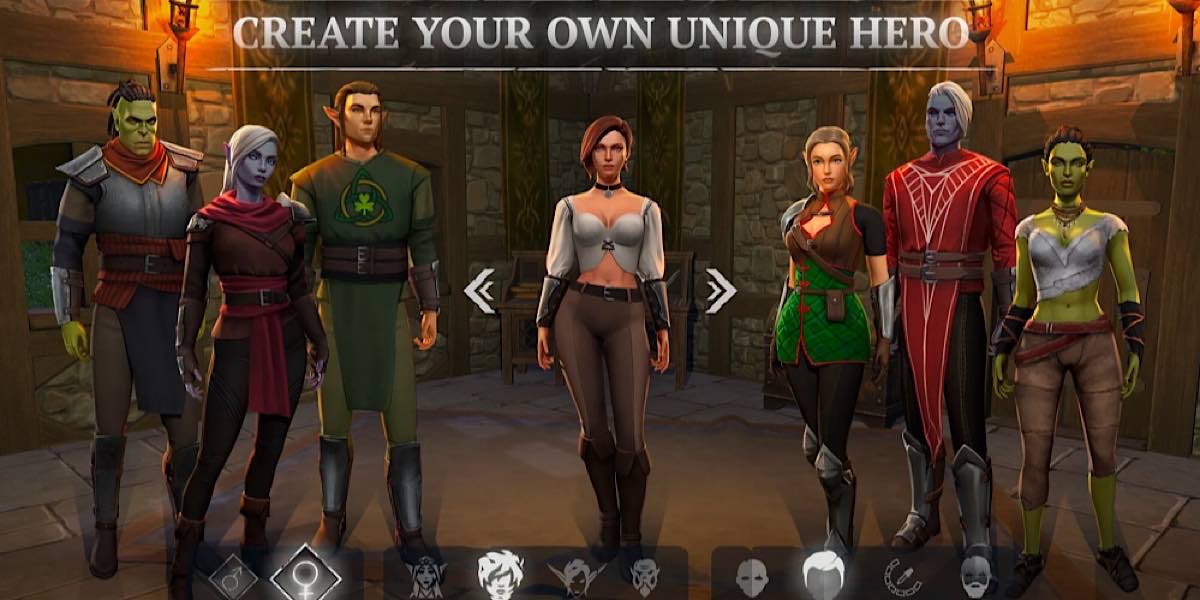Choose the female gender symbol

point(306,575)
